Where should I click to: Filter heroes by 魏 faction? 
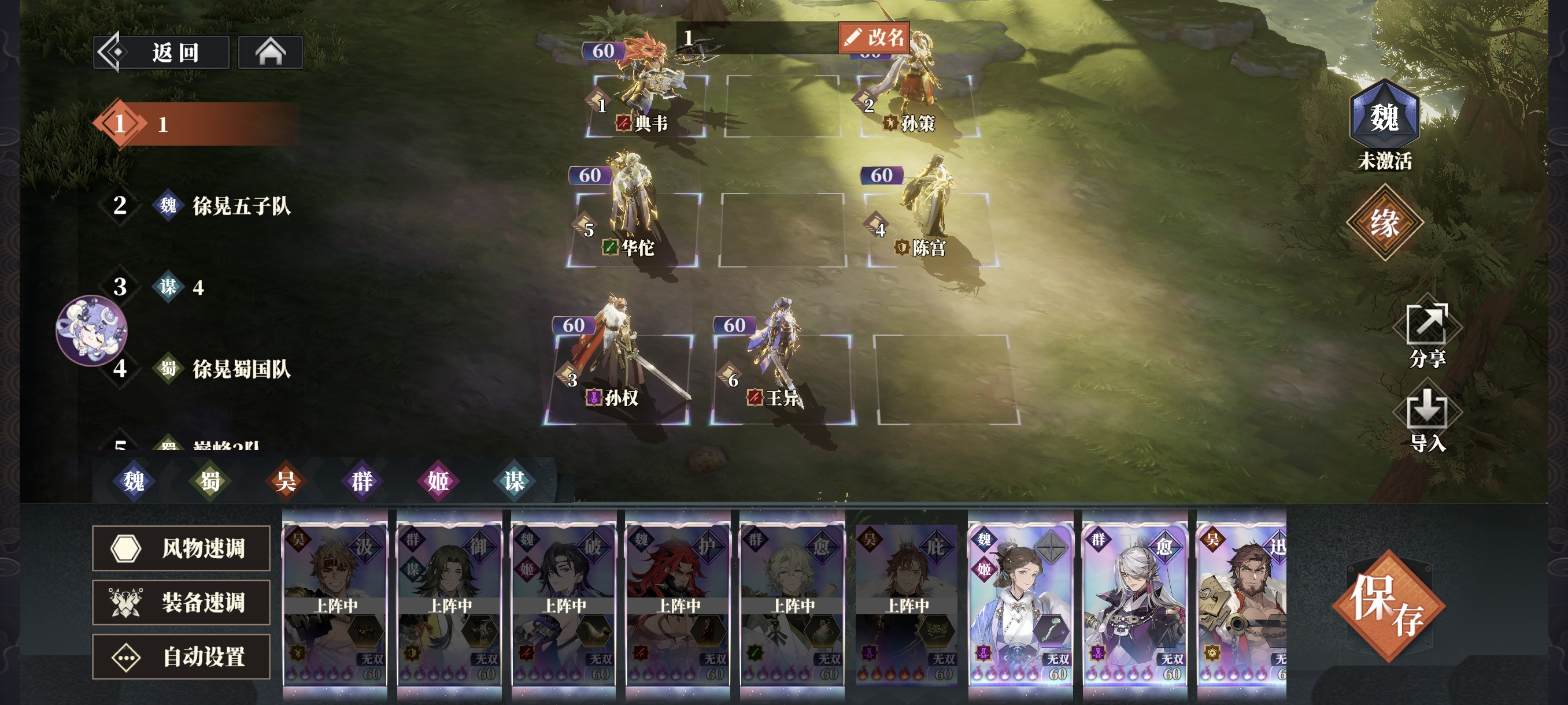point(134,481)
